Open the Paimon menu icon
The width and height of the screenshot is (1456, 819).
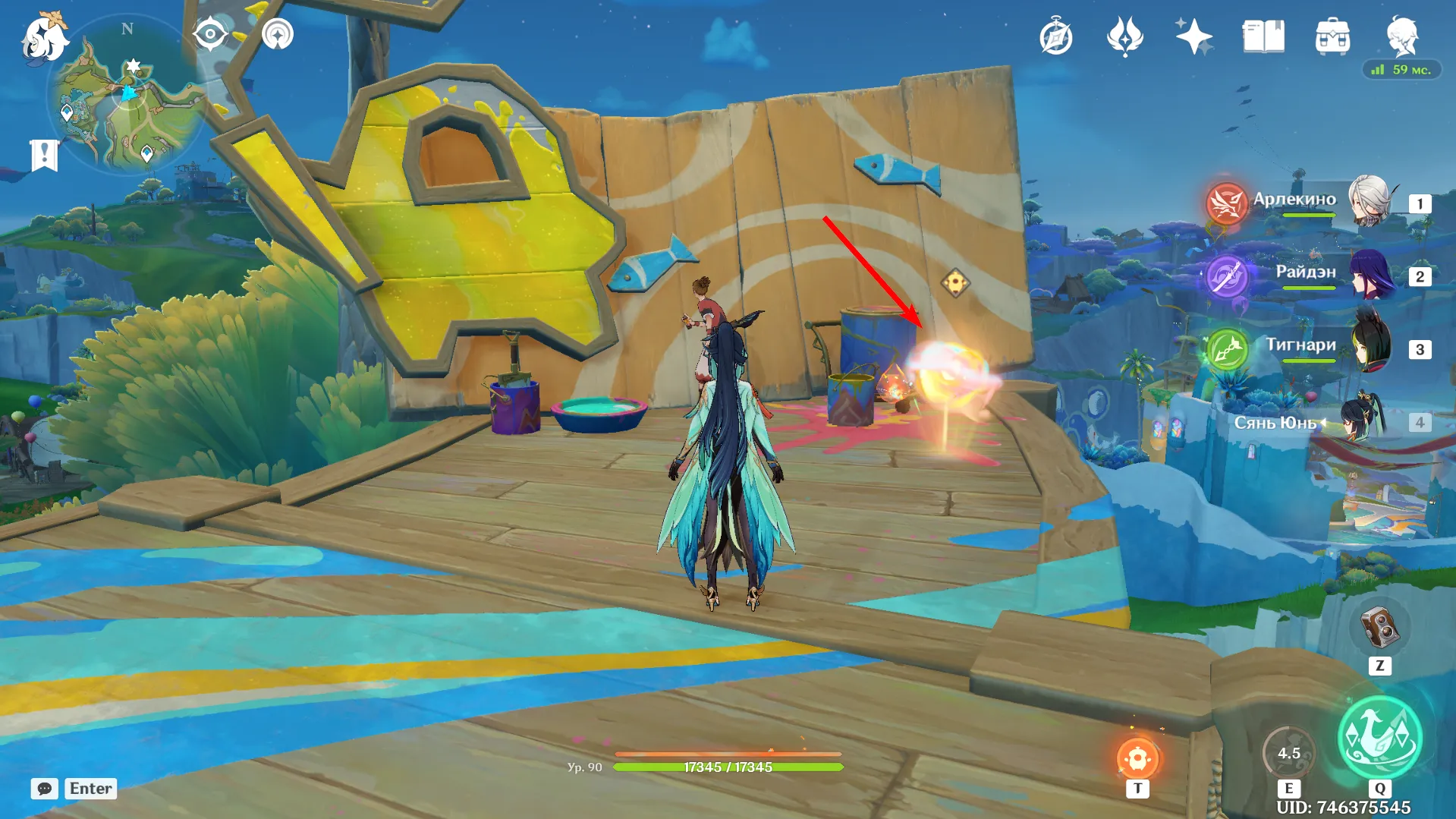pyautogui.click(x=44, y=38)
